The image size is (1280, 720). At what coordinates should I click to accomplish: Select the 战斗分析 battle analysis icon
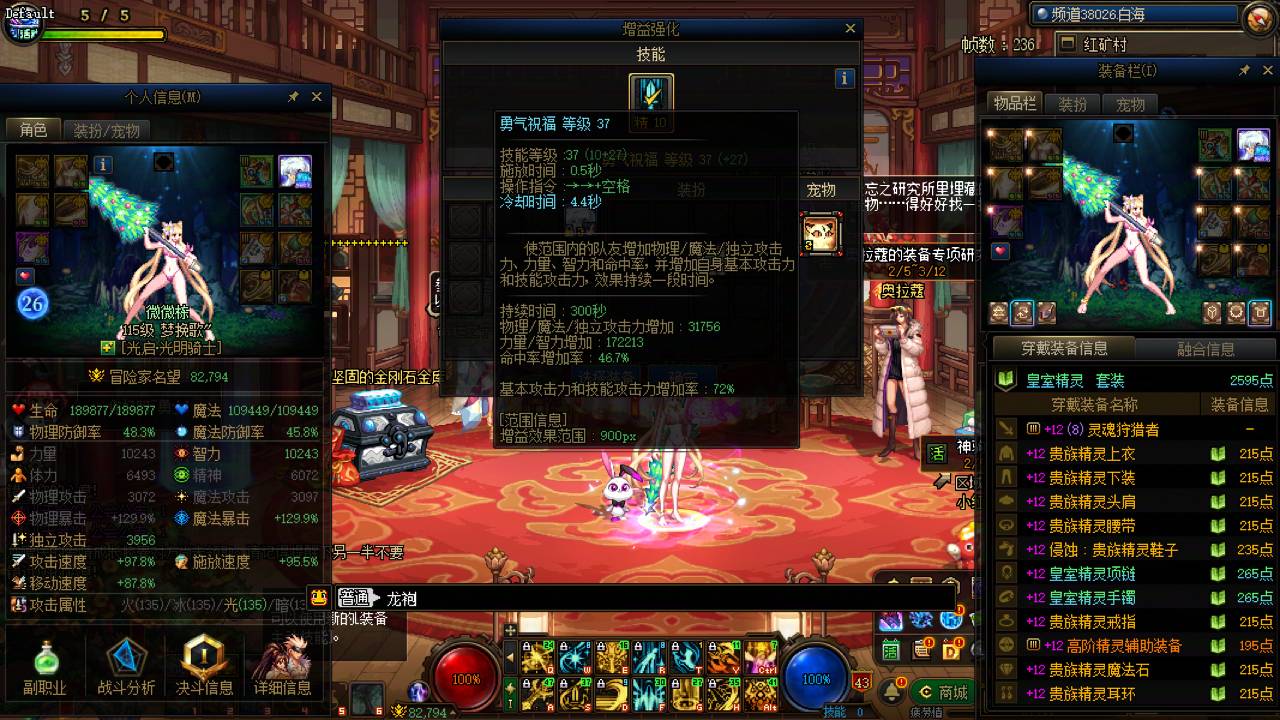125,660
